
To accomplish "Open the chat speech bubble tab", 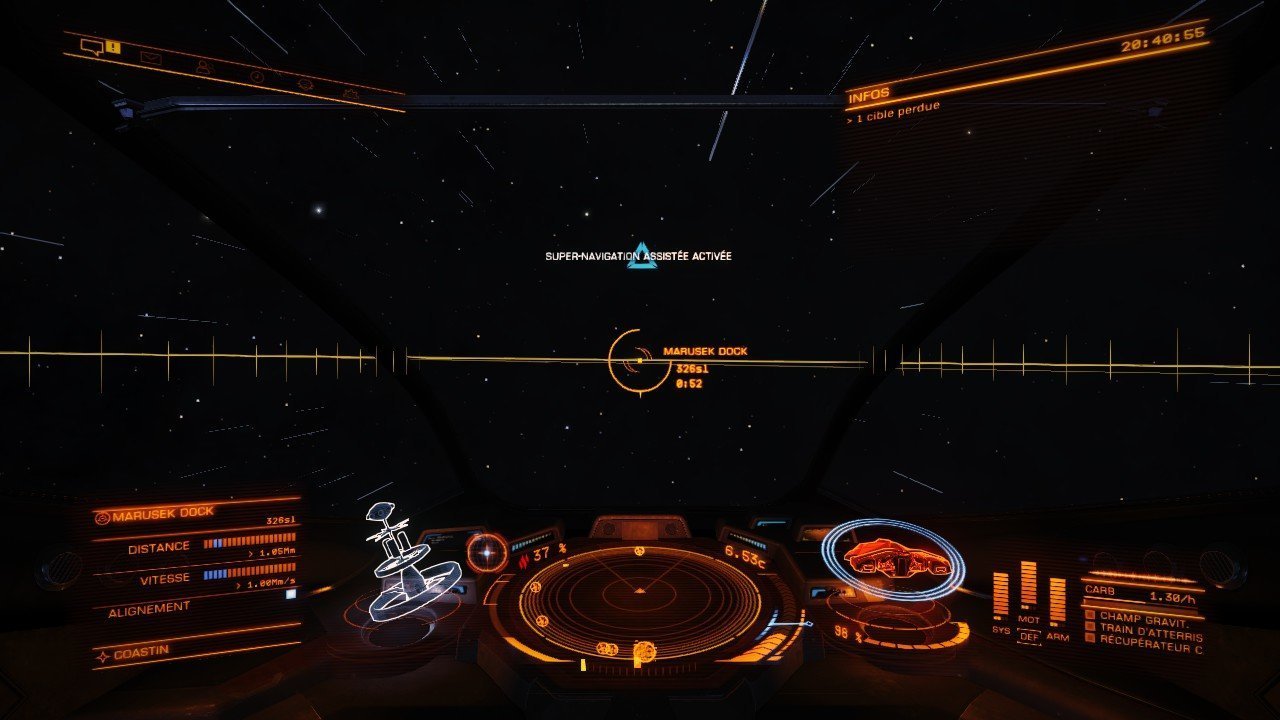I will [92, 46].
